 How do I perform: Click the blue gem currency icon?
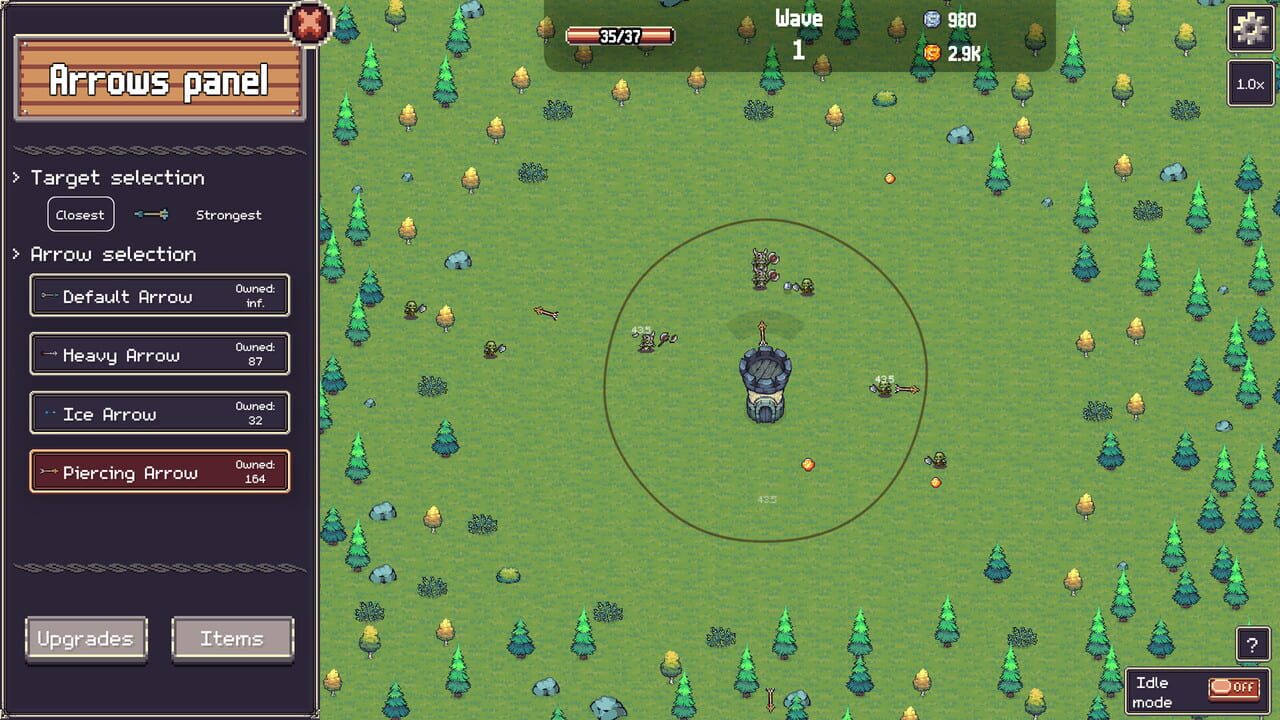pyautogui.click(x=932, y=20)
